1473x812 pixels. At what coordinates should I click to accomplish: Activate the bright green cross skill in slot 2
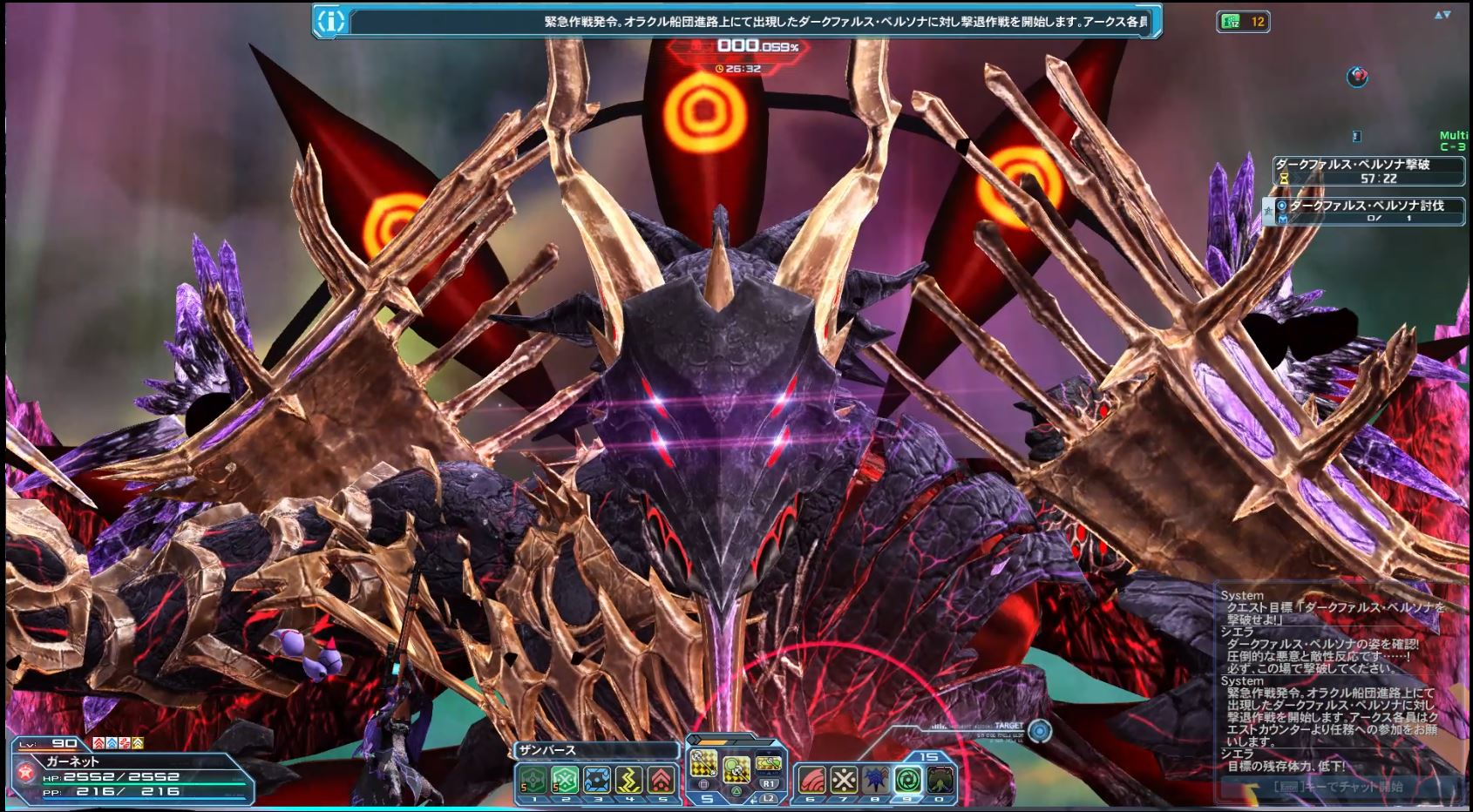click(x=564, y=778)
